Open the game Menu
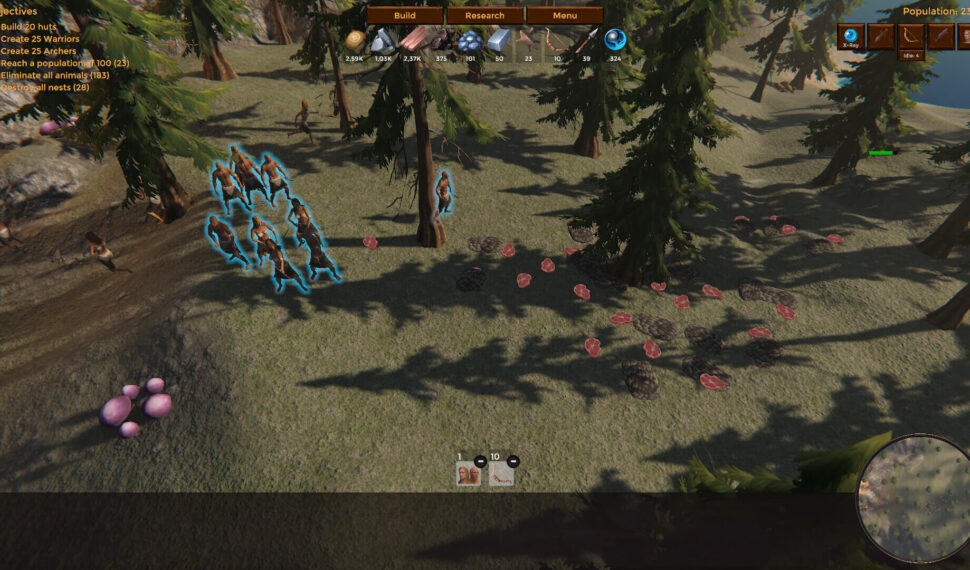The width and height of the screenshot is (970, 570). click(x=564, y=16)
